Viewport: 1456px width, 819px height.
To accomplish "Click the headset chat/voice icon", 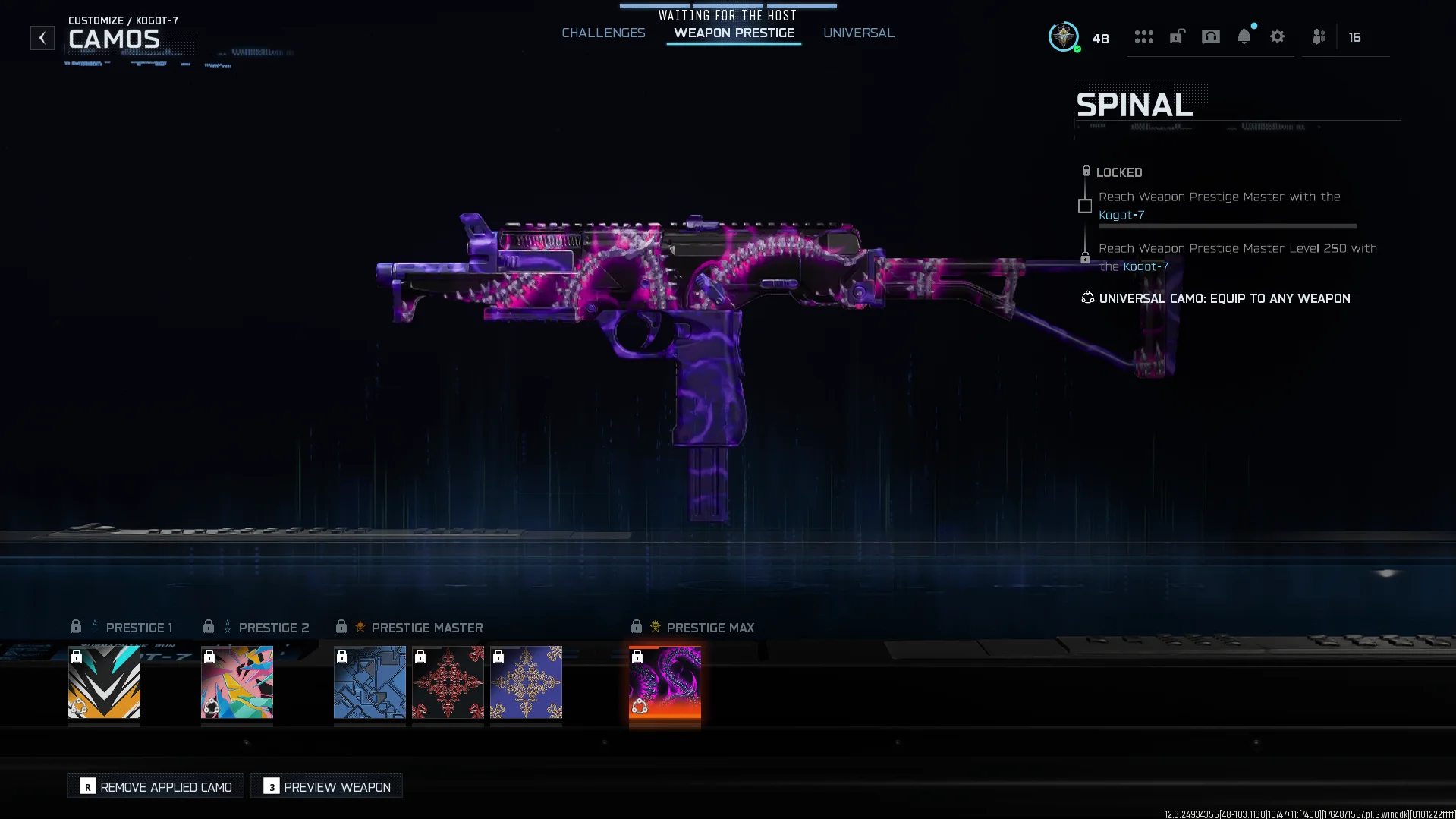I will pyautogui.click(x=1211, y=36).
